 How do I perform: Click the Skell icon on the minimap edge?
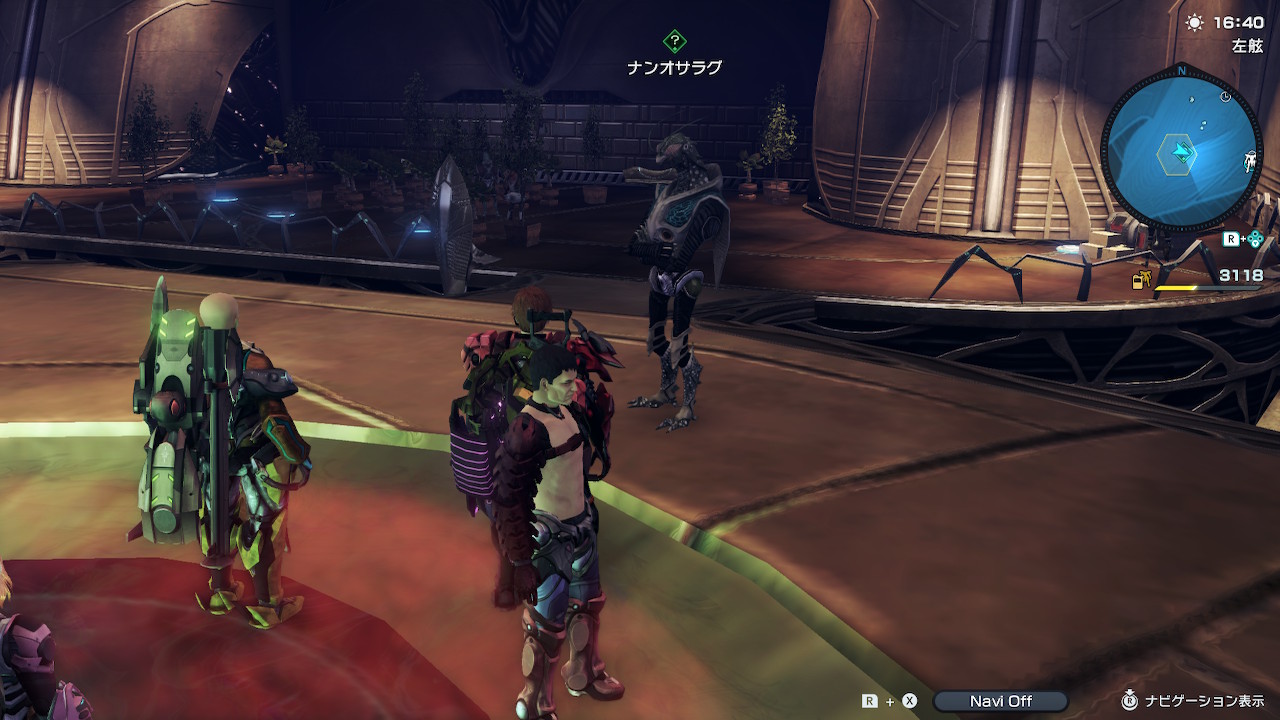click(1250, 161)
